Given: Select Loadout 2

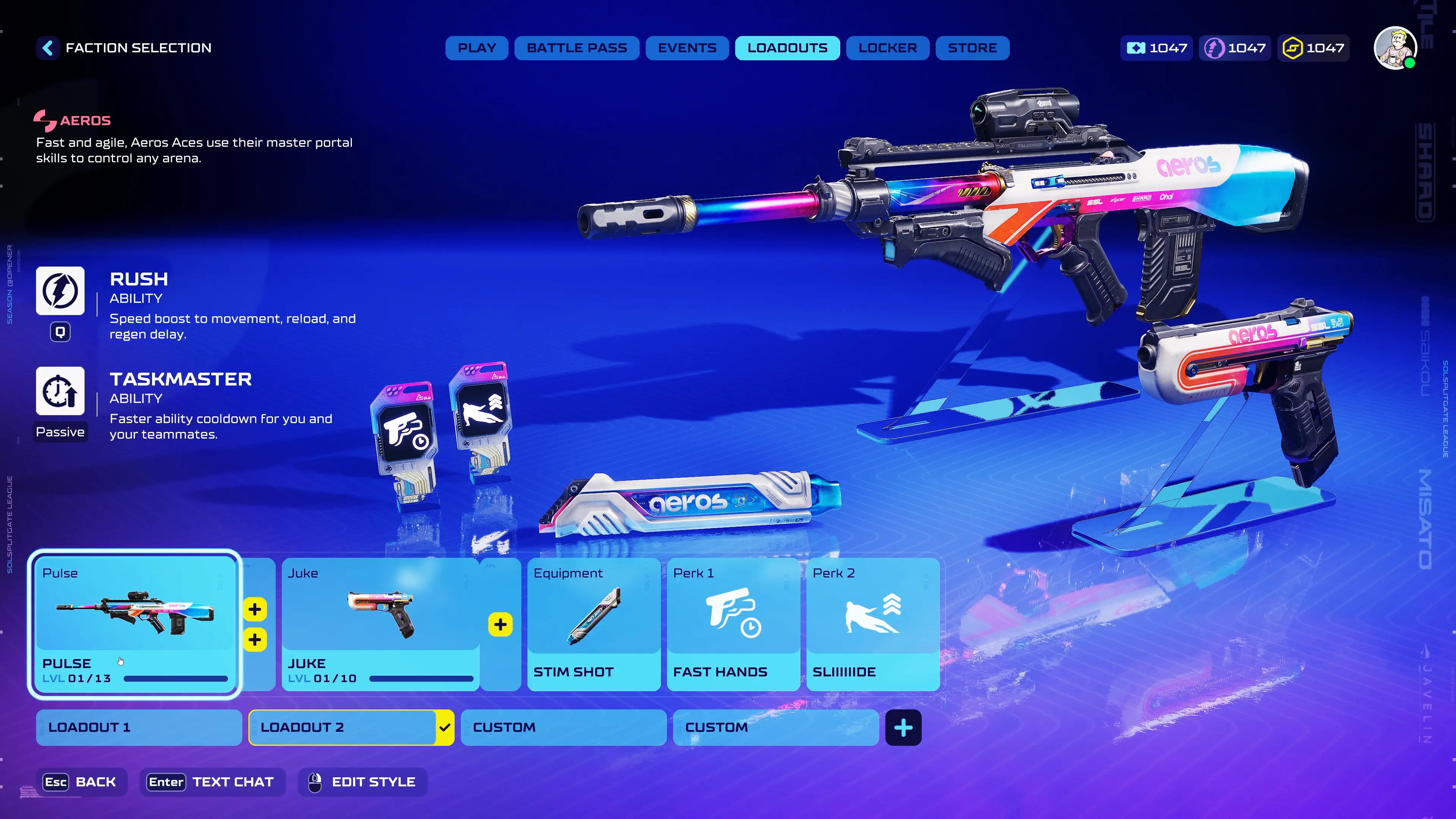Looking at the screenshot, I should coord(342,728).
